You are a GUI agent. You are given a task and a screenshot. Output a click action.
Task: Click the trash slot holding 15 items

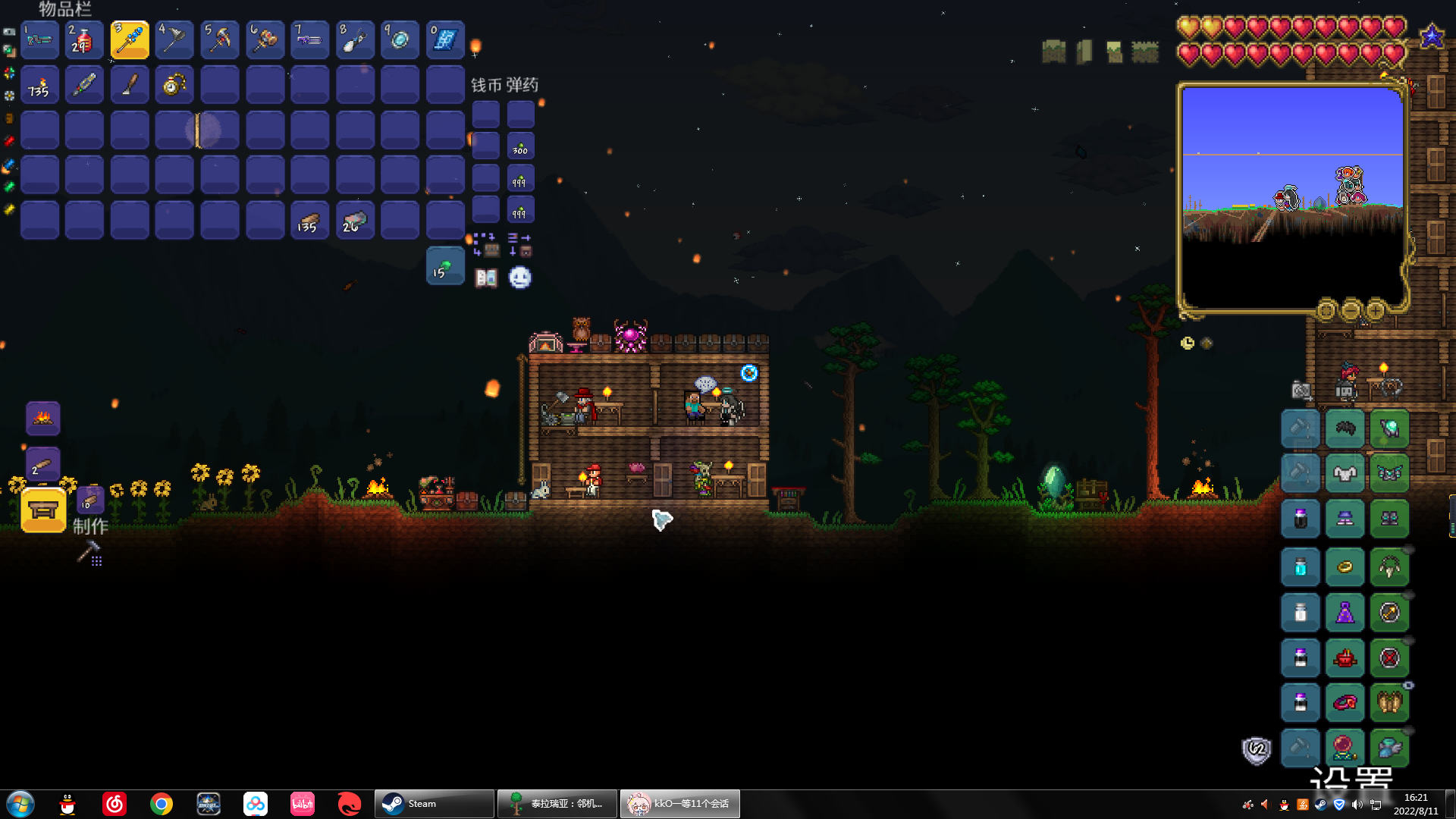(445, 267)
